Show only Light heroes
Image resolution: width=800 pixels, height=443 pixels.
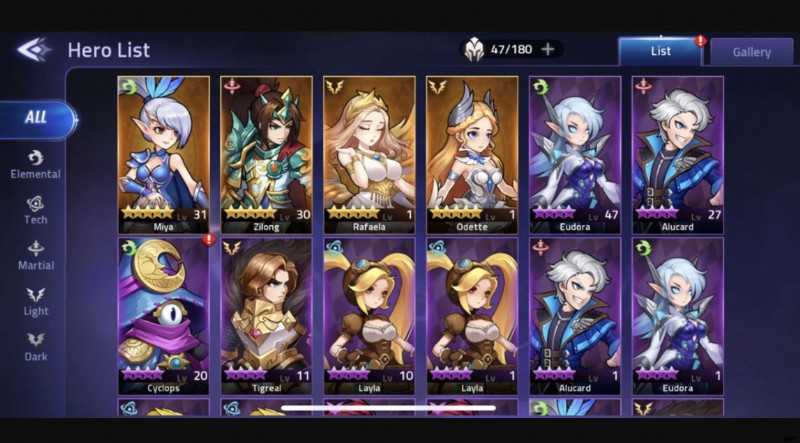pos(36,302)
